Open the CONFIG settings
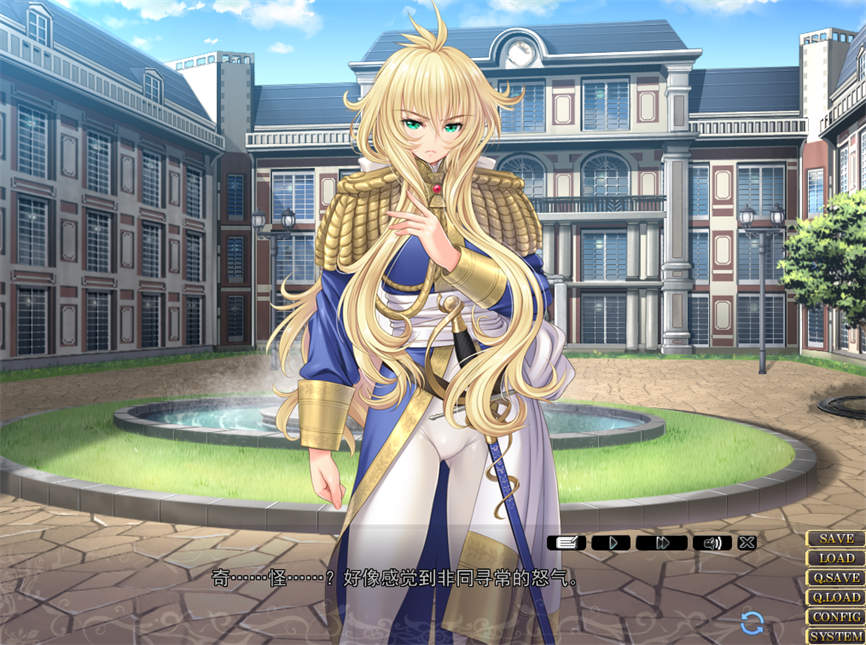The width and height of the screenshot is (866, 645). tap(836, 617)
